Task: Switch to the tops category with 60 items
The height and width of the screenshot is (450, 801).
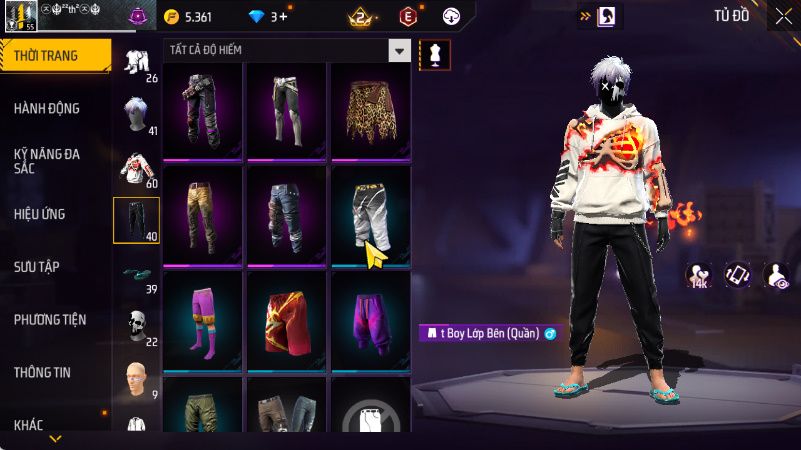Action: click(136, 169)
